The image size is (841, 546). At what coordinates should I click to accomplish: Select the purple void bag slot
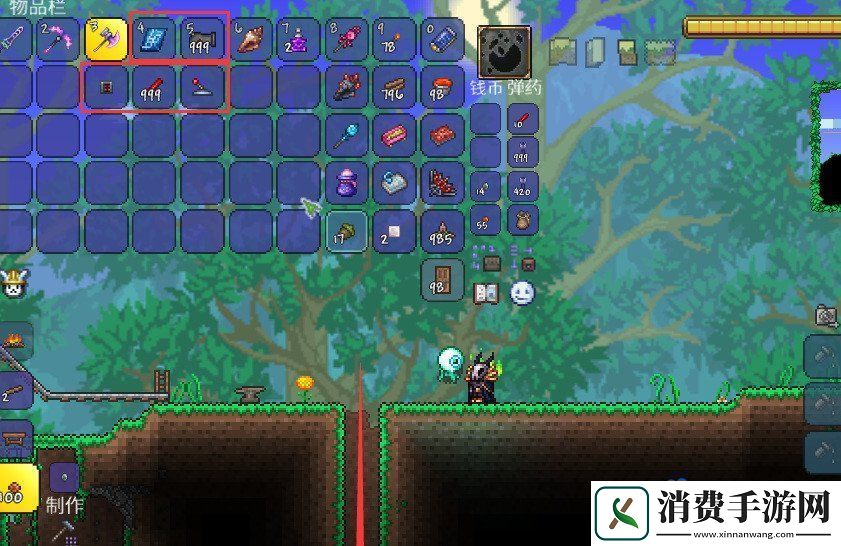346,184
